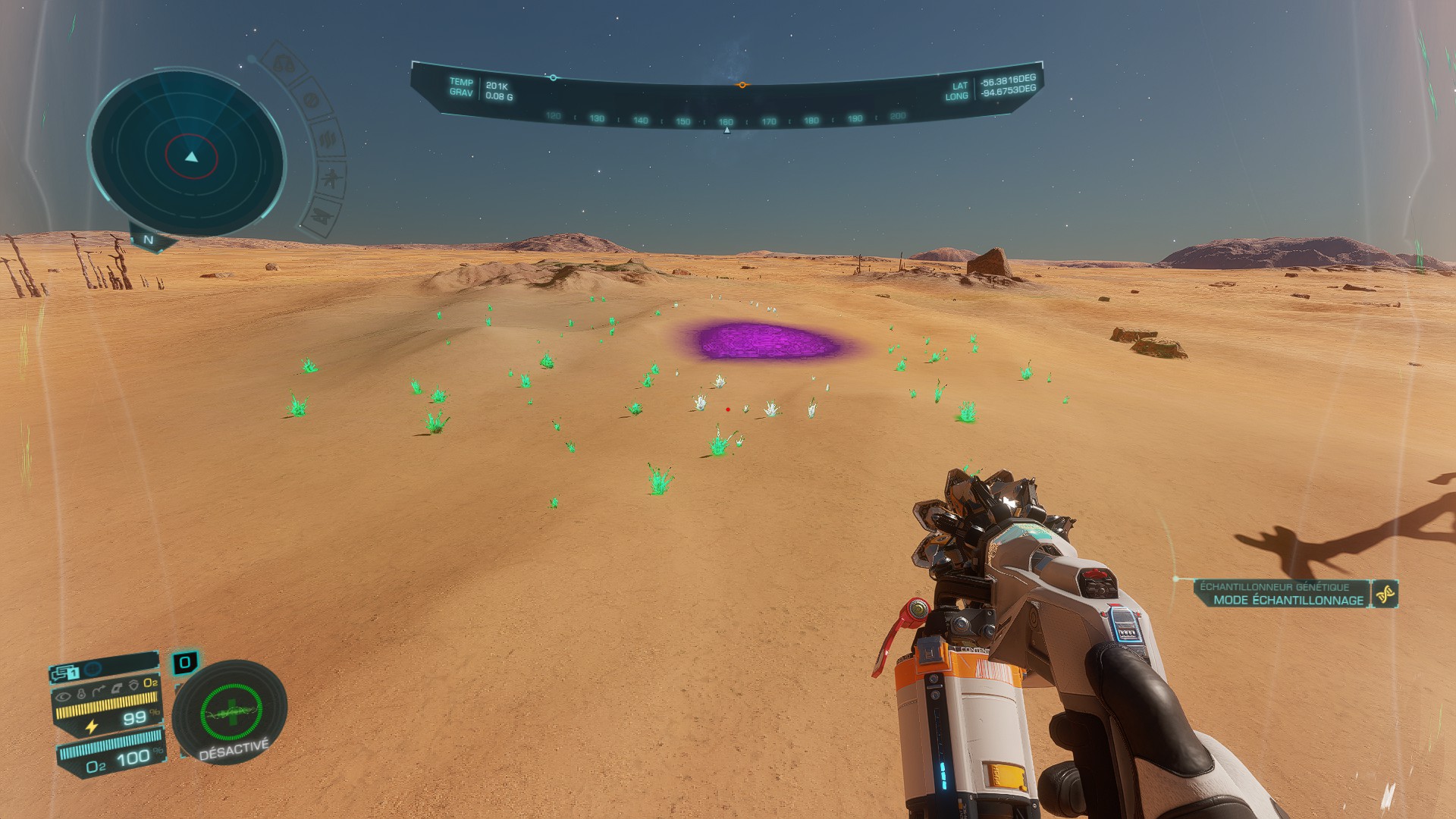The height and width of the screenshot is (819, 1456).
Task: Open the comms chat message icon
Action: 63,673
